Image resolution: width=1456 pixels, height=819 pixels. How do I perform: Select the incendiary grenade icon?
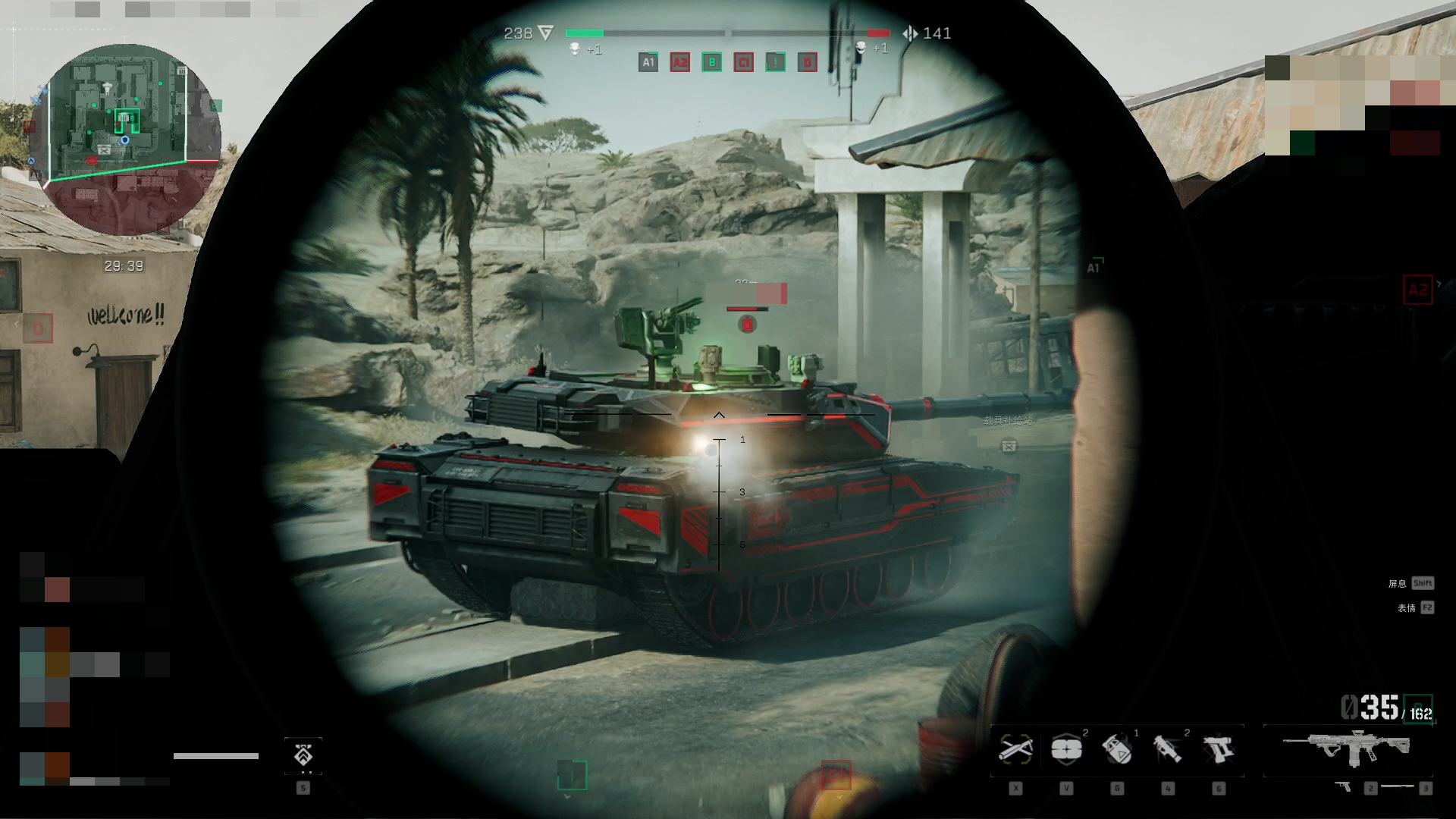click(x=1117, y=751)
